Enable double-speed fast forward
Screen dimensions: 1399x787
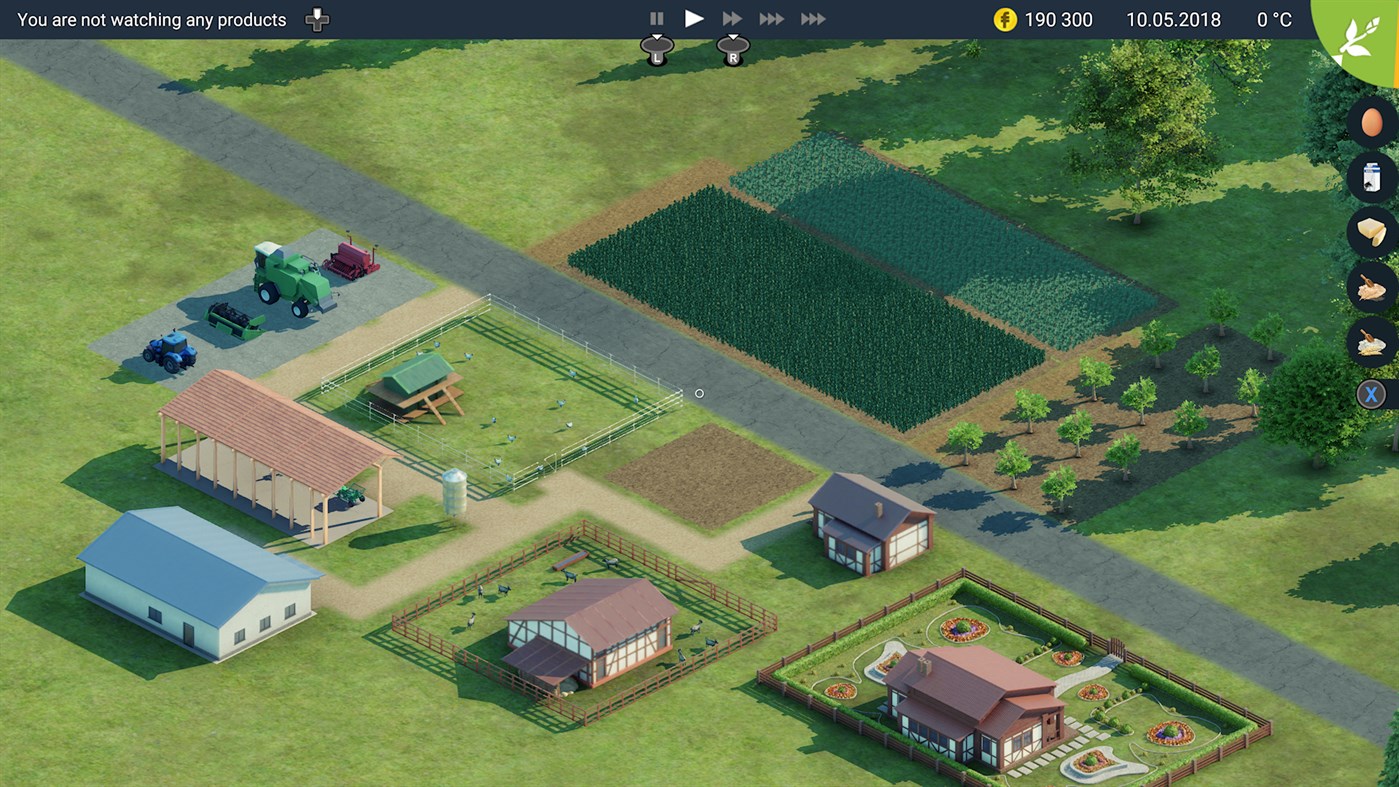tap(731, 17)
